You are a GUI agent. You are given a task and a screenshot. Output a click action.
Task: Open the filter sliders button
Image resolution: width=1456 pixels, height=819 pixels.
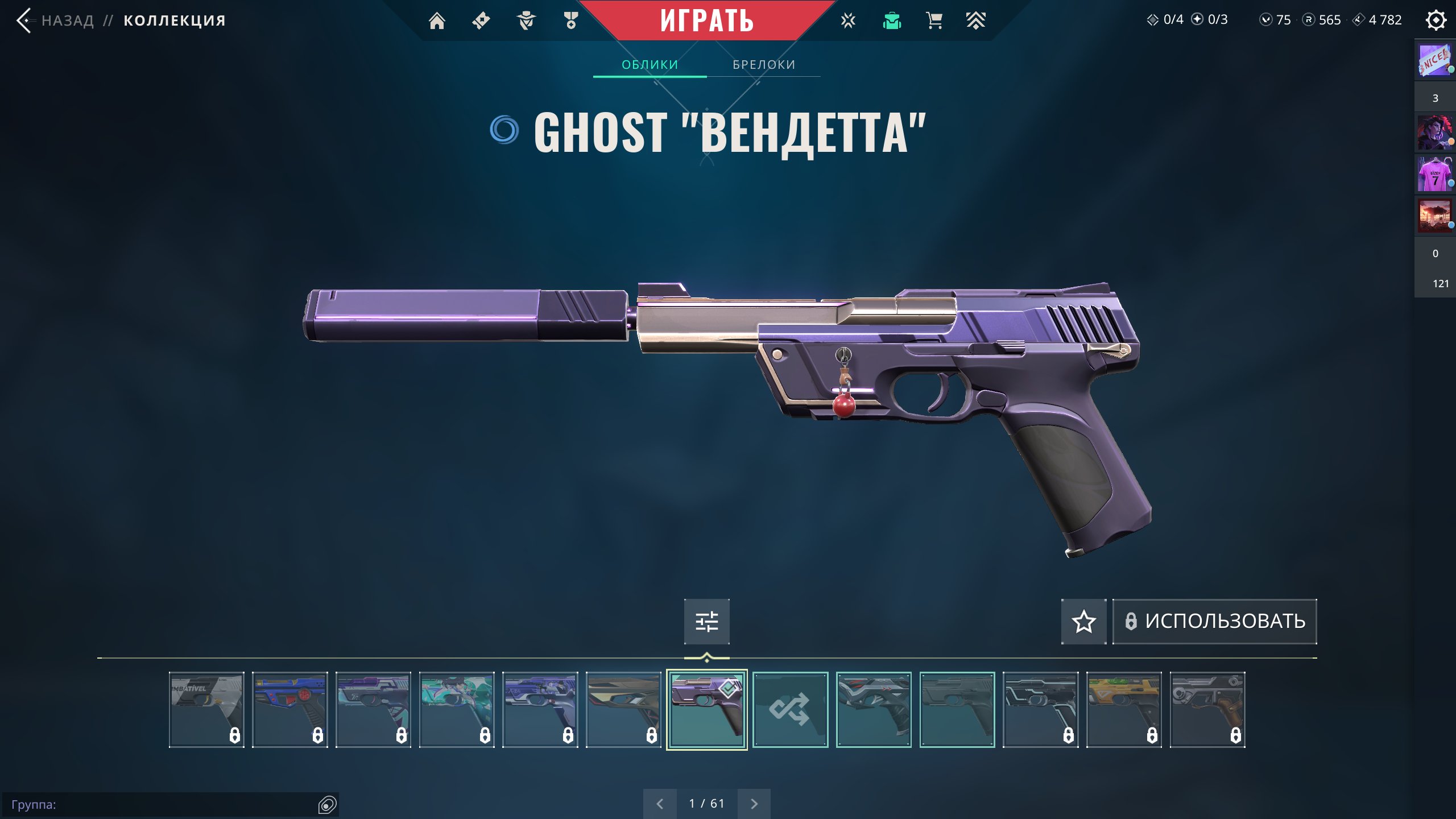tap(706, 621)
